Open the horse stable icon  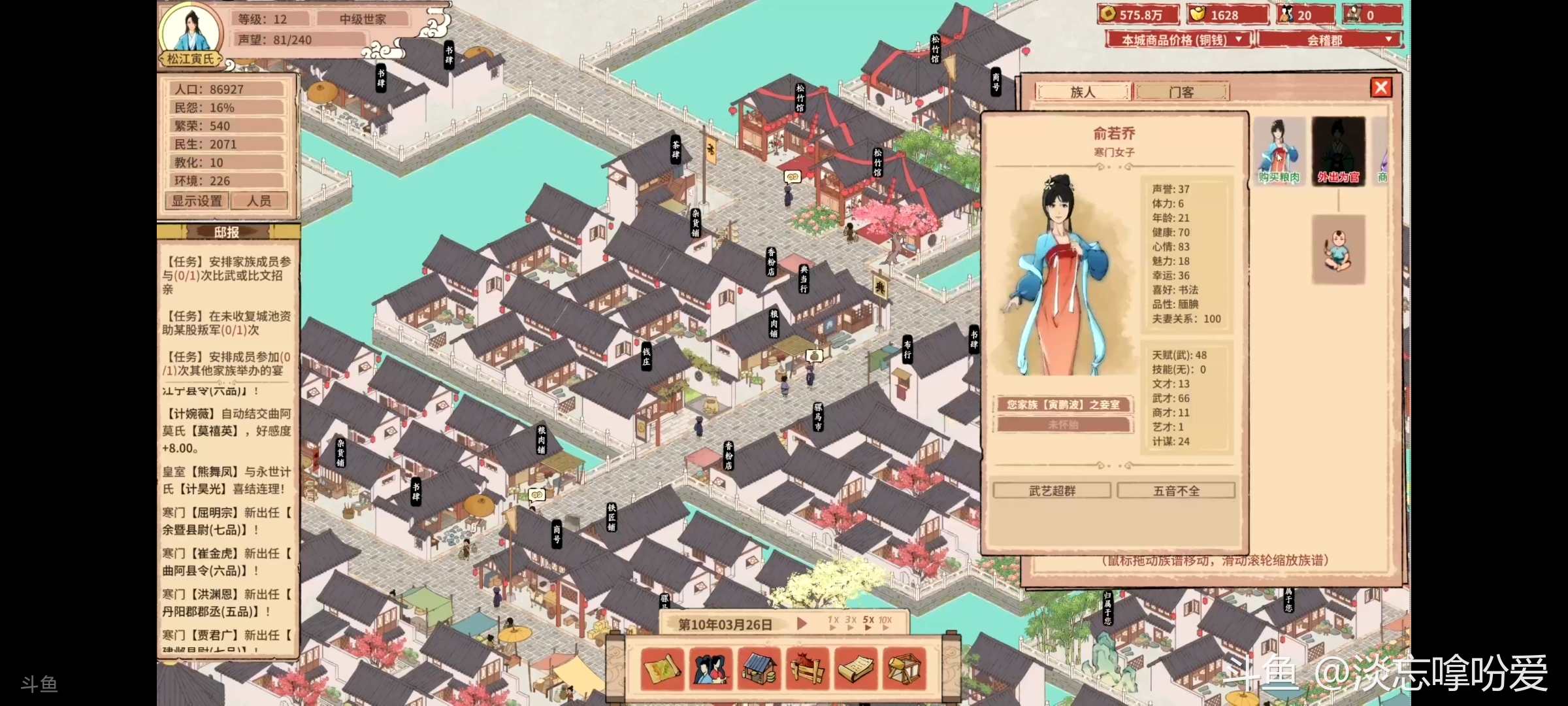pyautogui.click(x=808, y=669)
